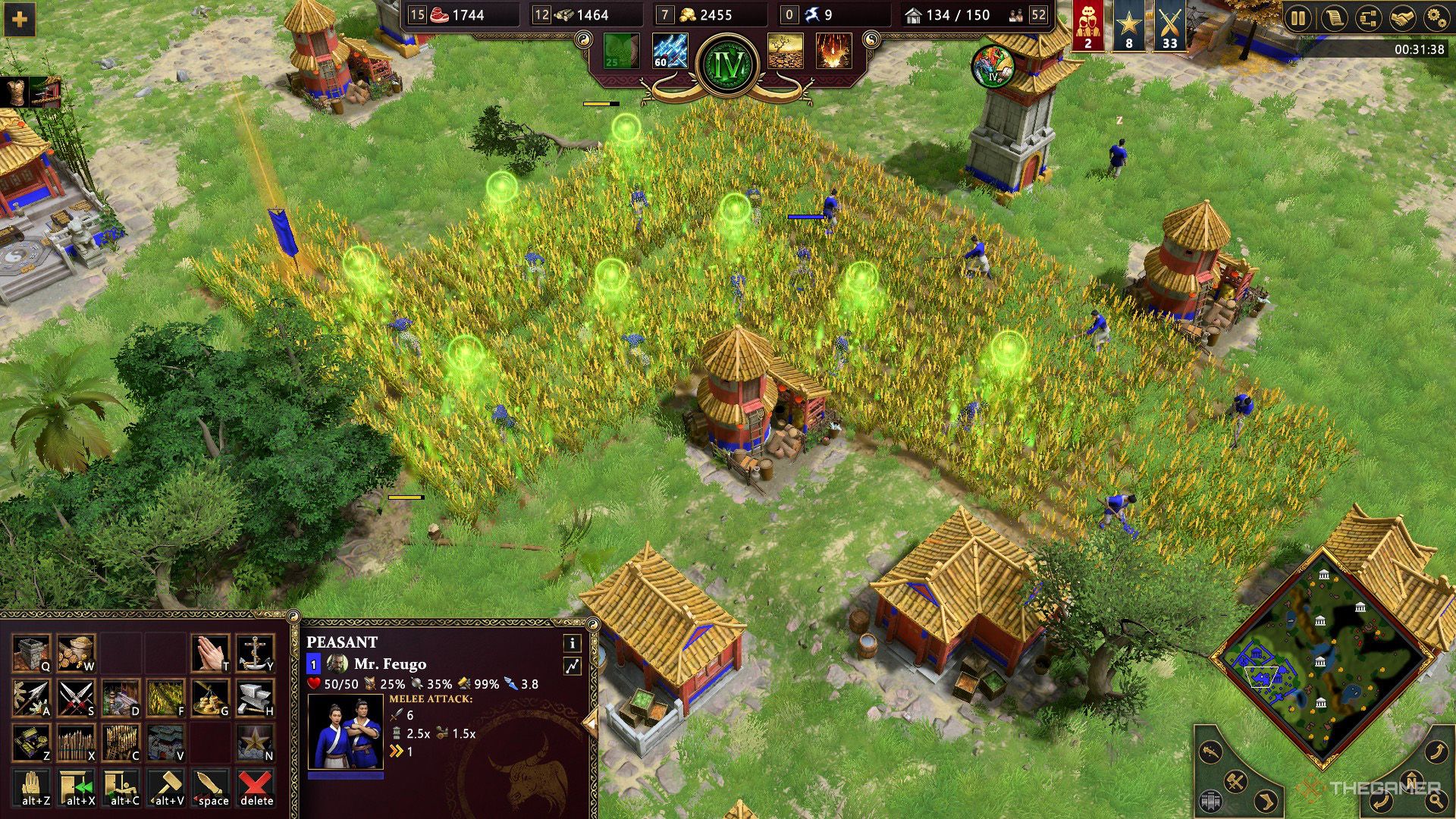Open the objectives scroll menu

1333,17
